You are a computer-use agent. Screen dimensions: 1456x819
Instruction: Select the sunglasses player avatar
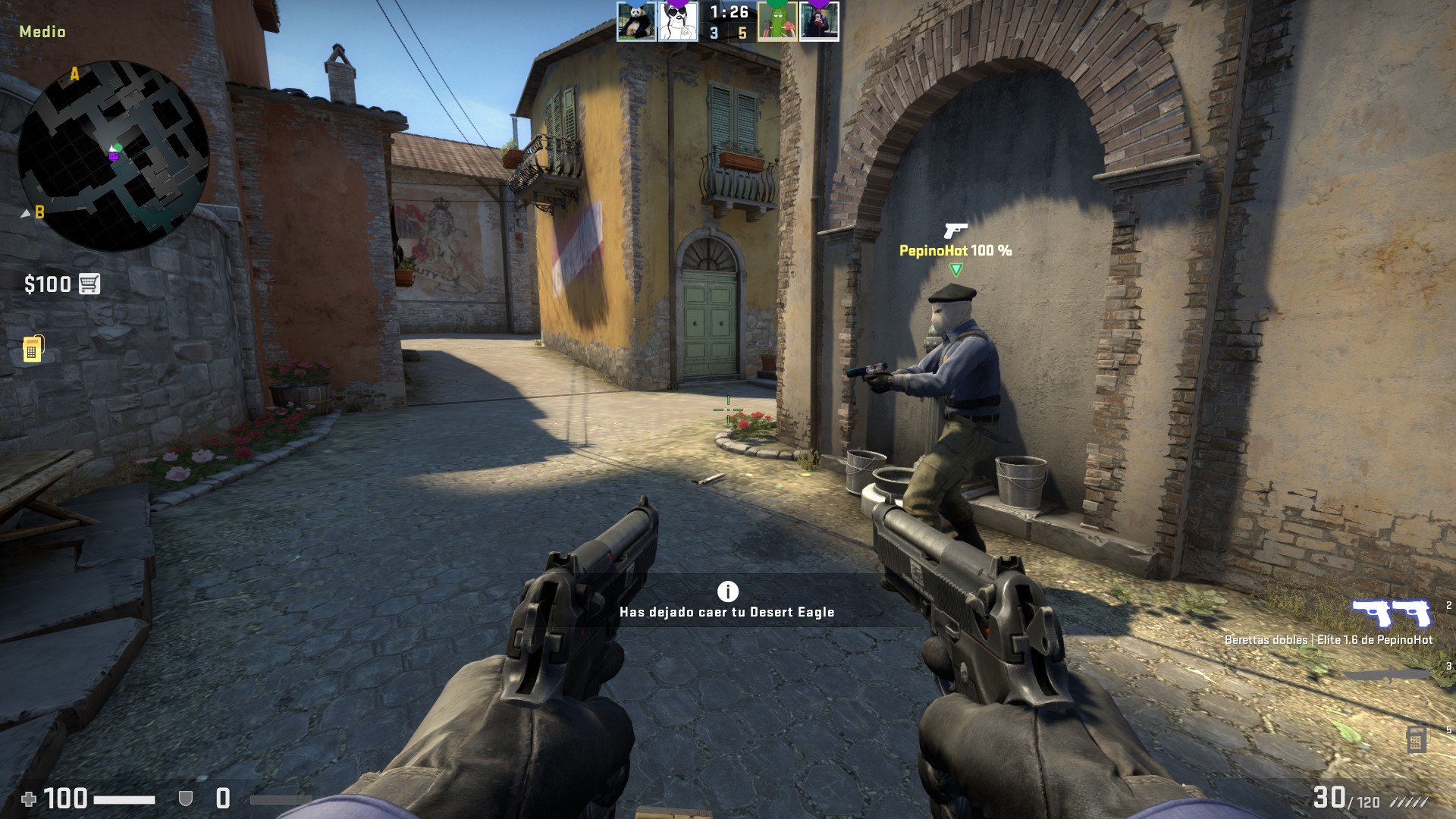[x=677, y=21]
